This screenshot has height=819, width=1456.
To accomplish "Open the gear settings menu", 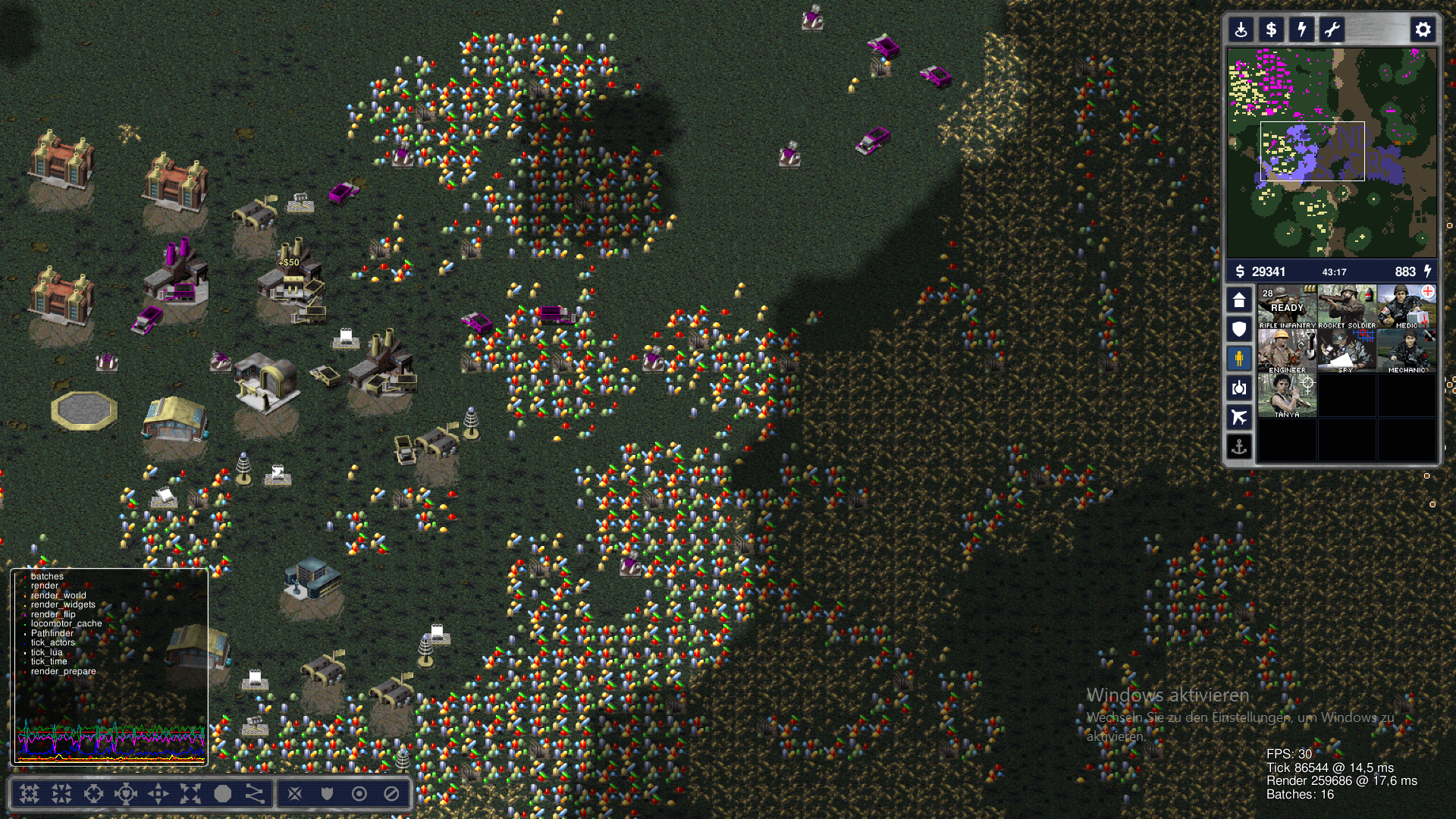I will tap(1423, 30).
